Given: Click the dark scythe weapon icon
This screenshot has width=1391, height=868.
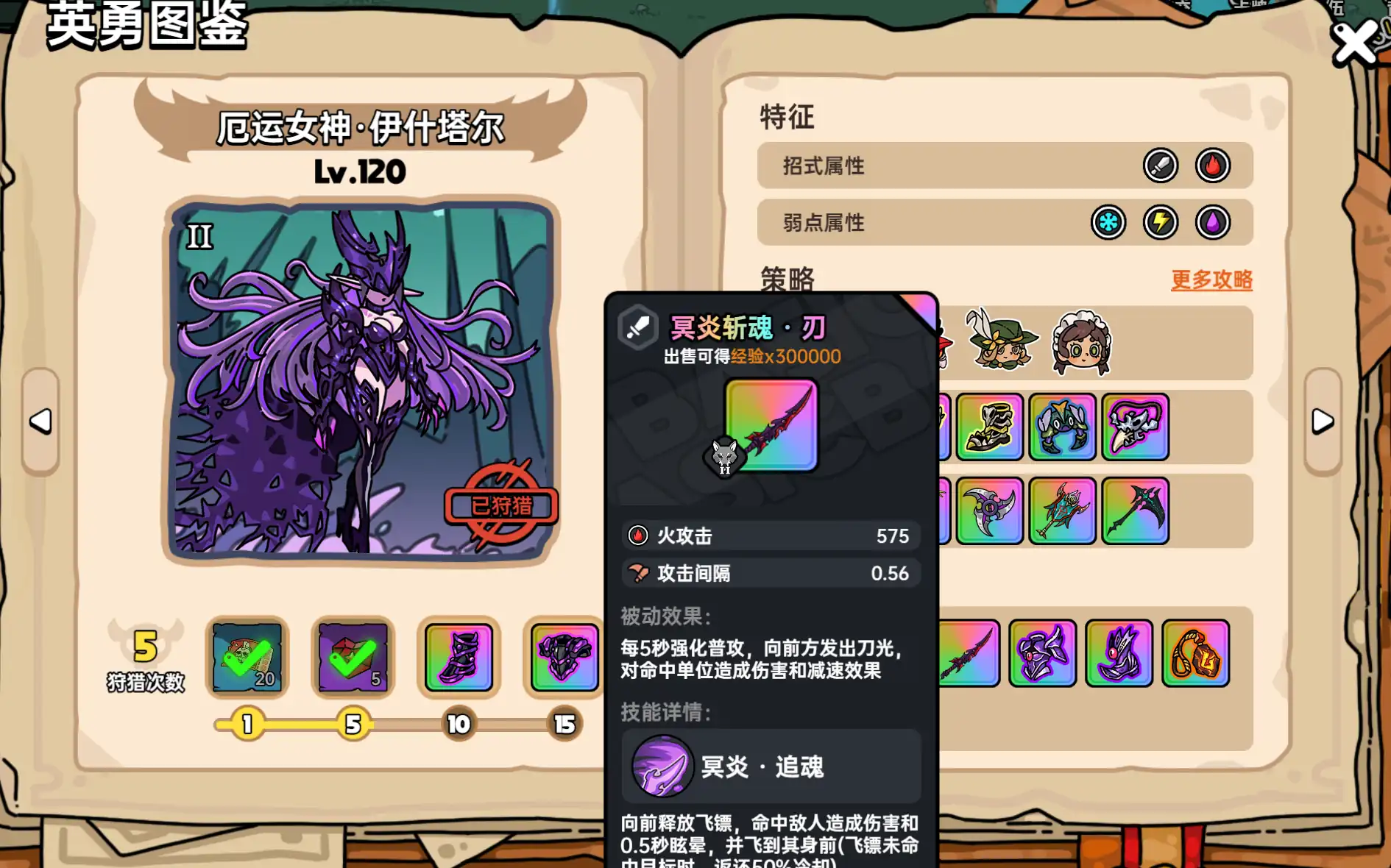Looking at the screenshot, I should (1136, 511).
